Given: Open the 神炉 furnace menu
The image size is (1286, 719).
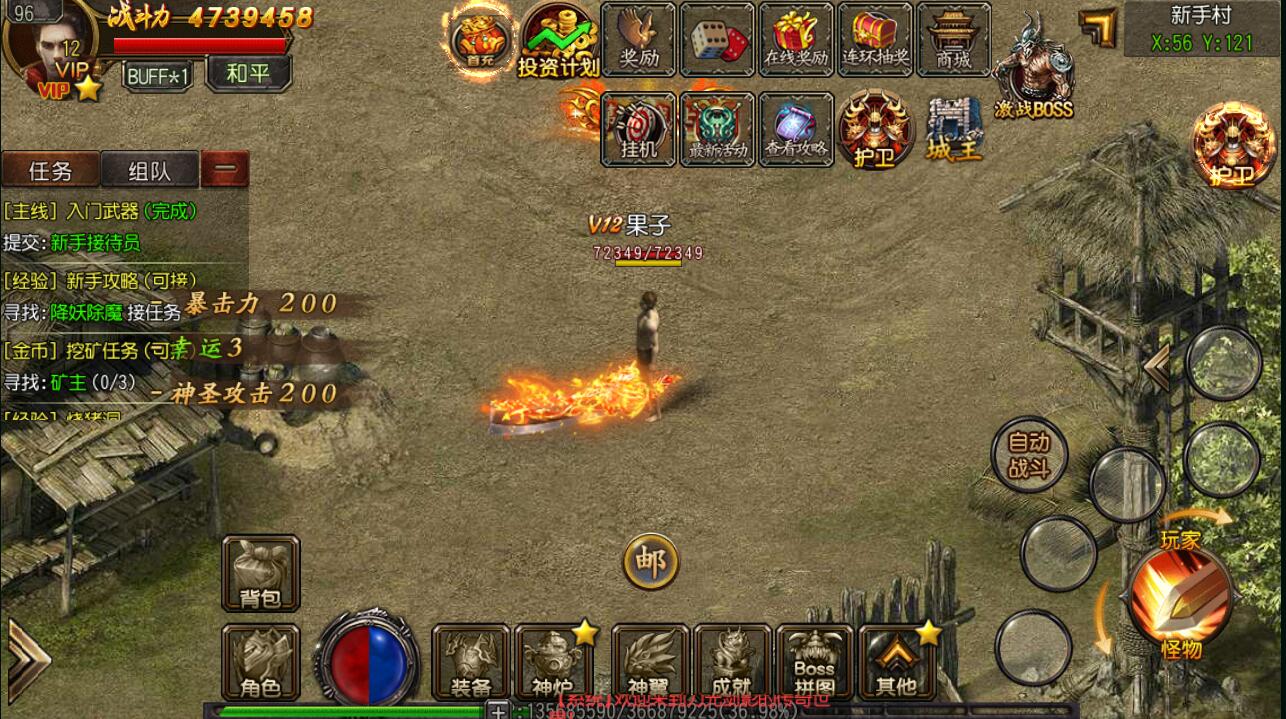Looking at the screenshot, I should click(x=553, y=662).
